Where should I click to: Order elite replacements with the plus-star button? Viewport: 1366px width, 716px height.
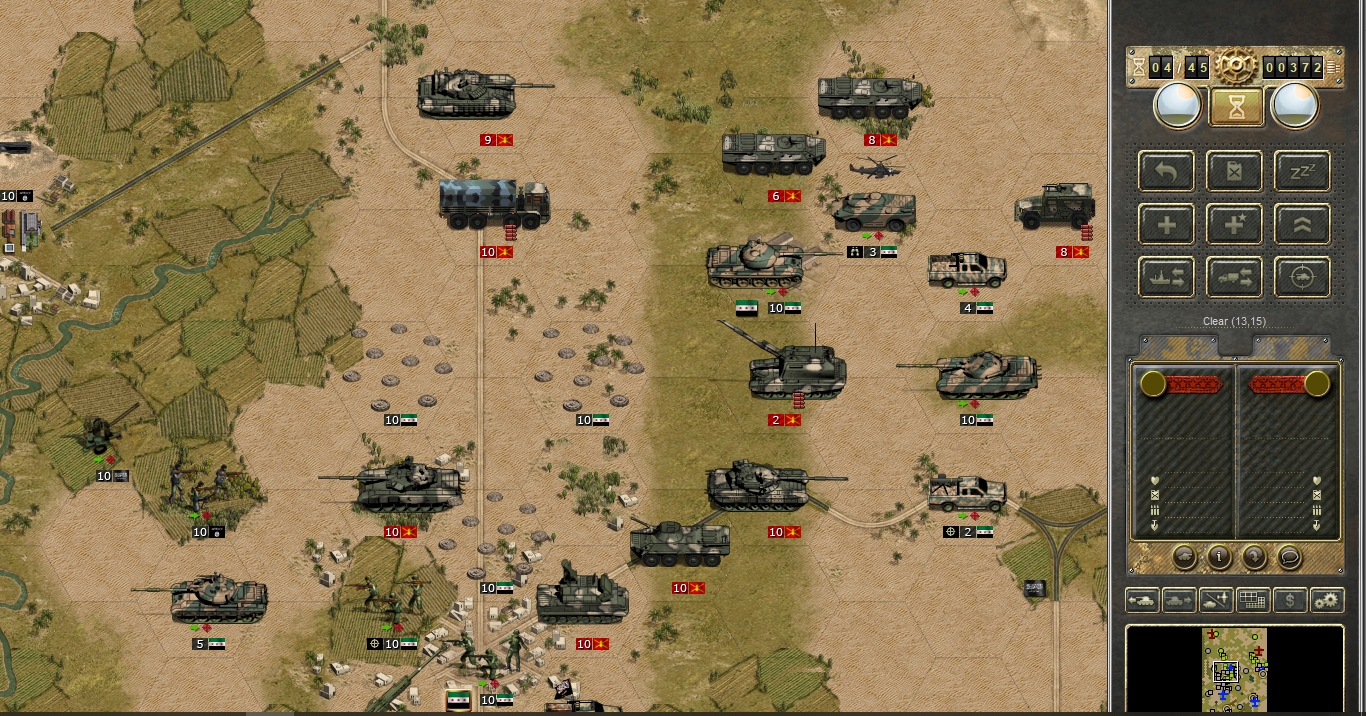point(1235,224)
